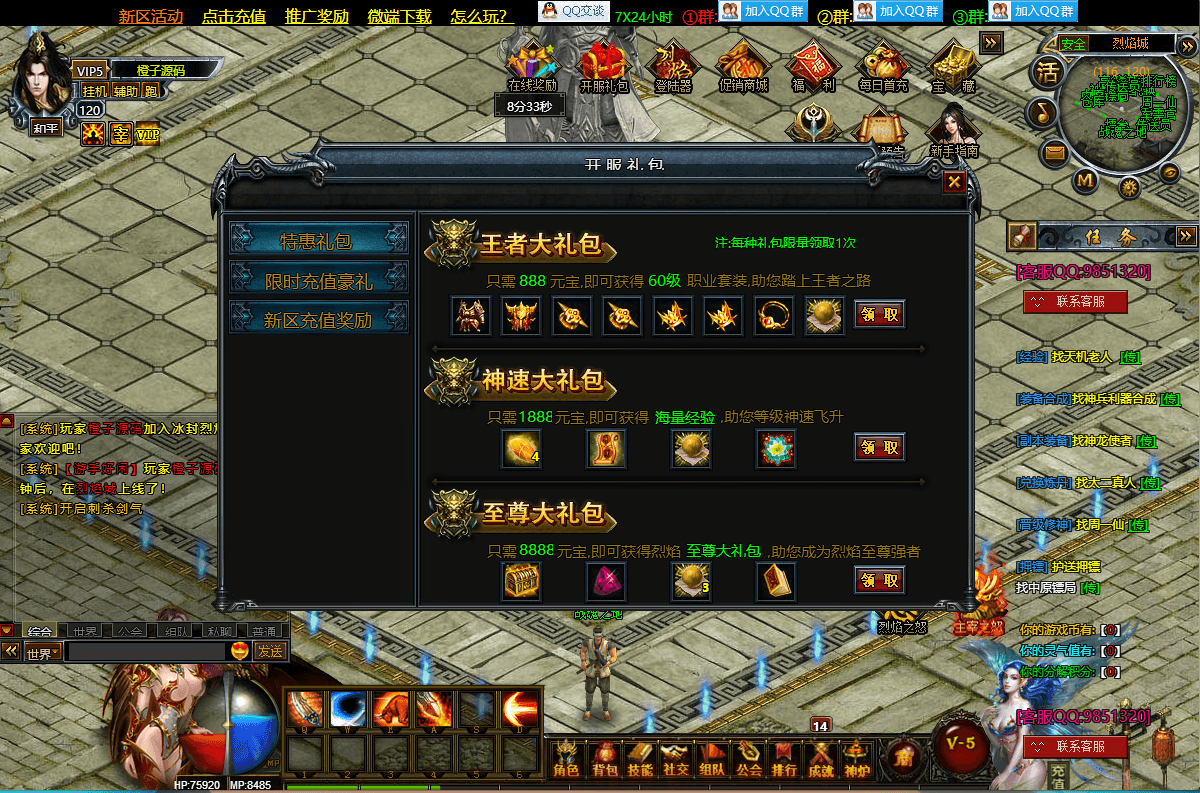The height and width of the screenshot is (793, 1200).
Task: Open the 世界 chat channel dropdown
Action: tap(43, 653)
